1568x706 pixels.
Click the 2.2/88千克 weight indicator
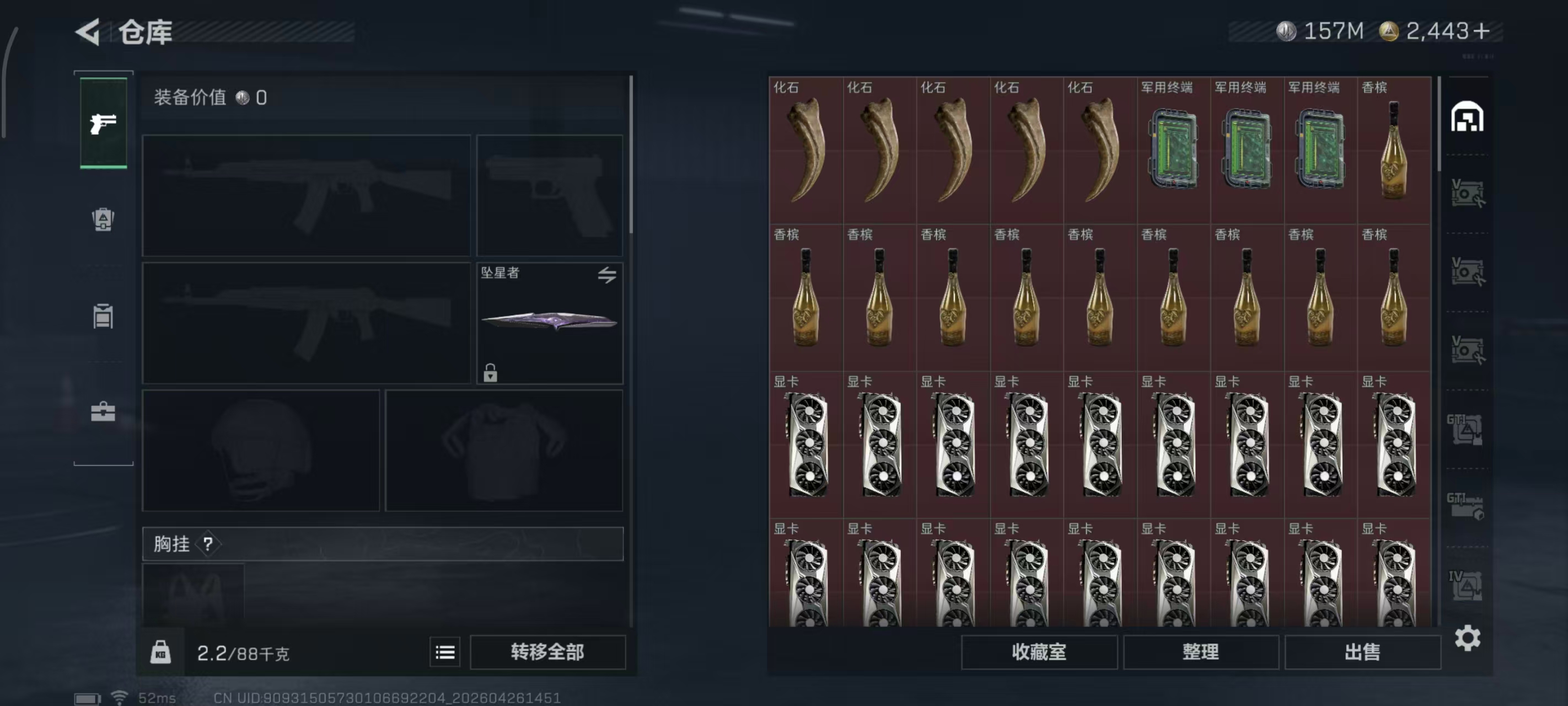click(244, 652)
